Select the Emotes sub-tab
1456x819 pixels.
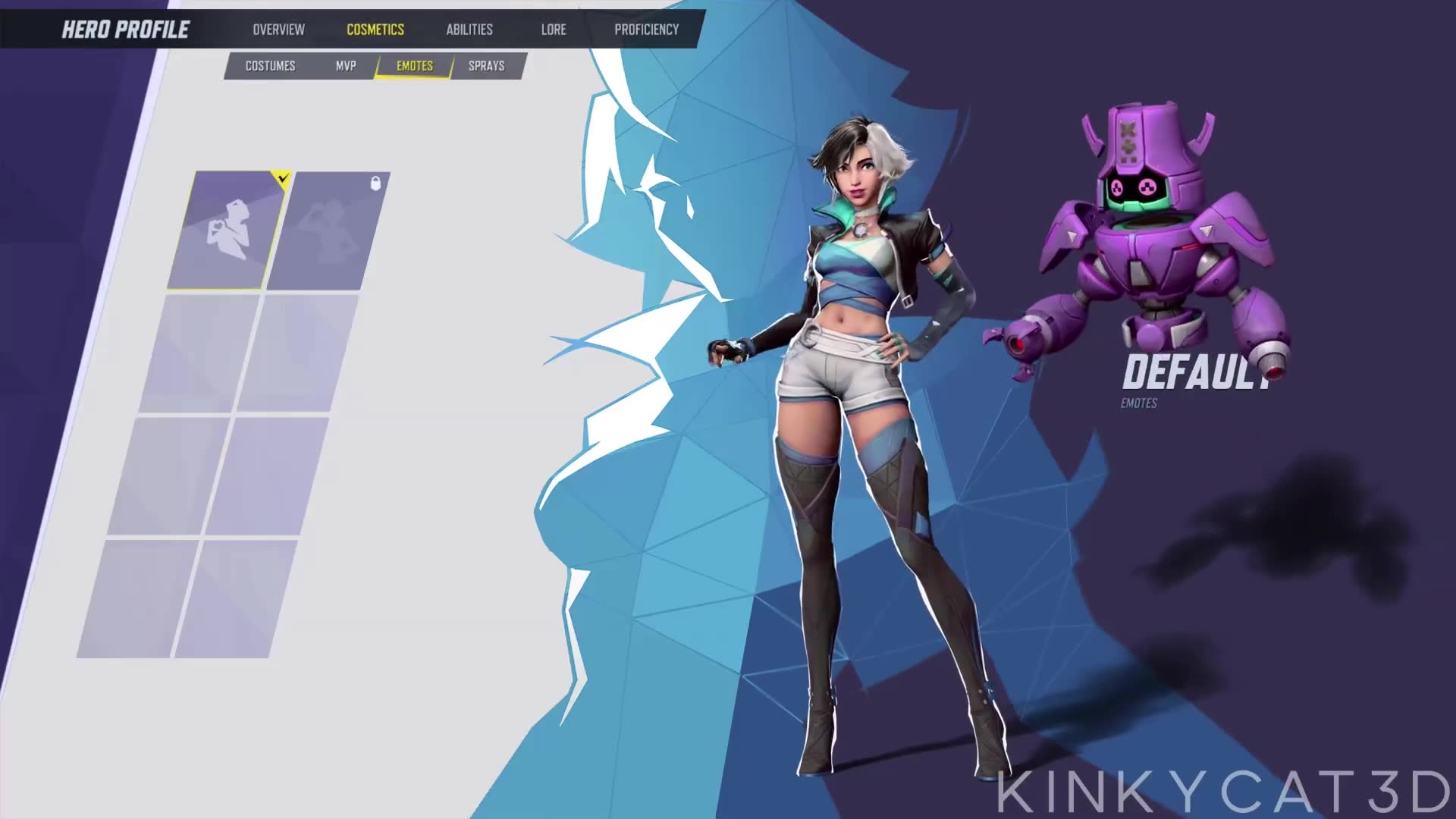pos(414,66)
